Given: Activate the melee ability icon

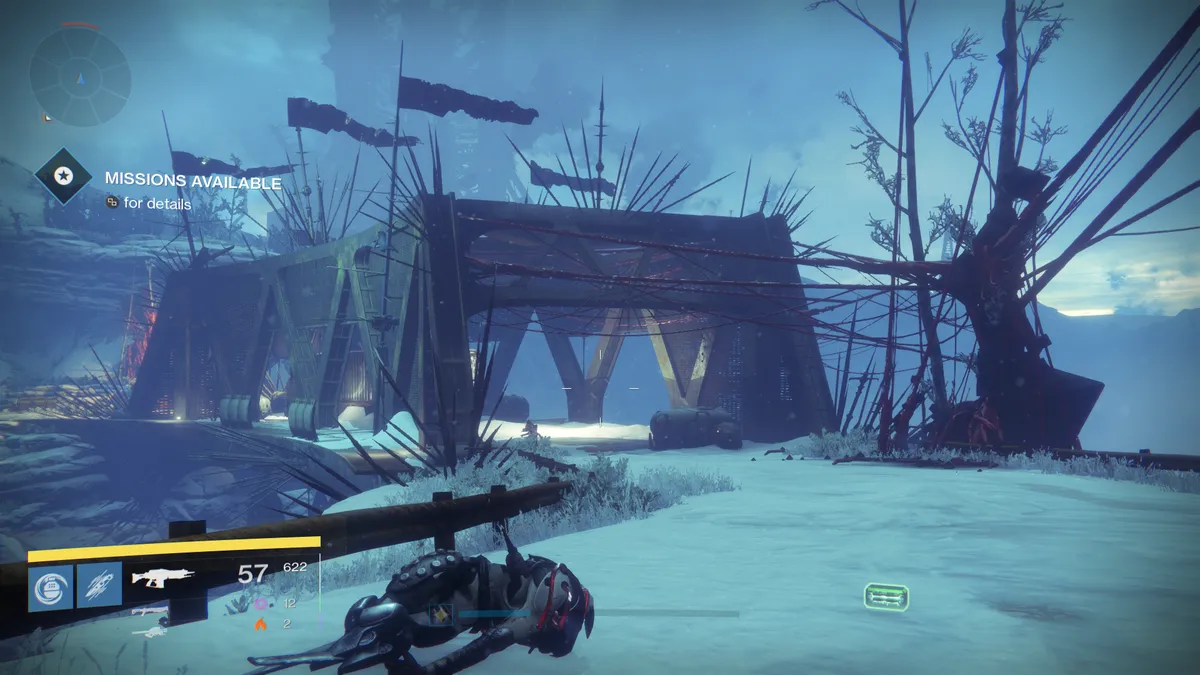Looking at the screenshot, I should click(x=99, y=587).
